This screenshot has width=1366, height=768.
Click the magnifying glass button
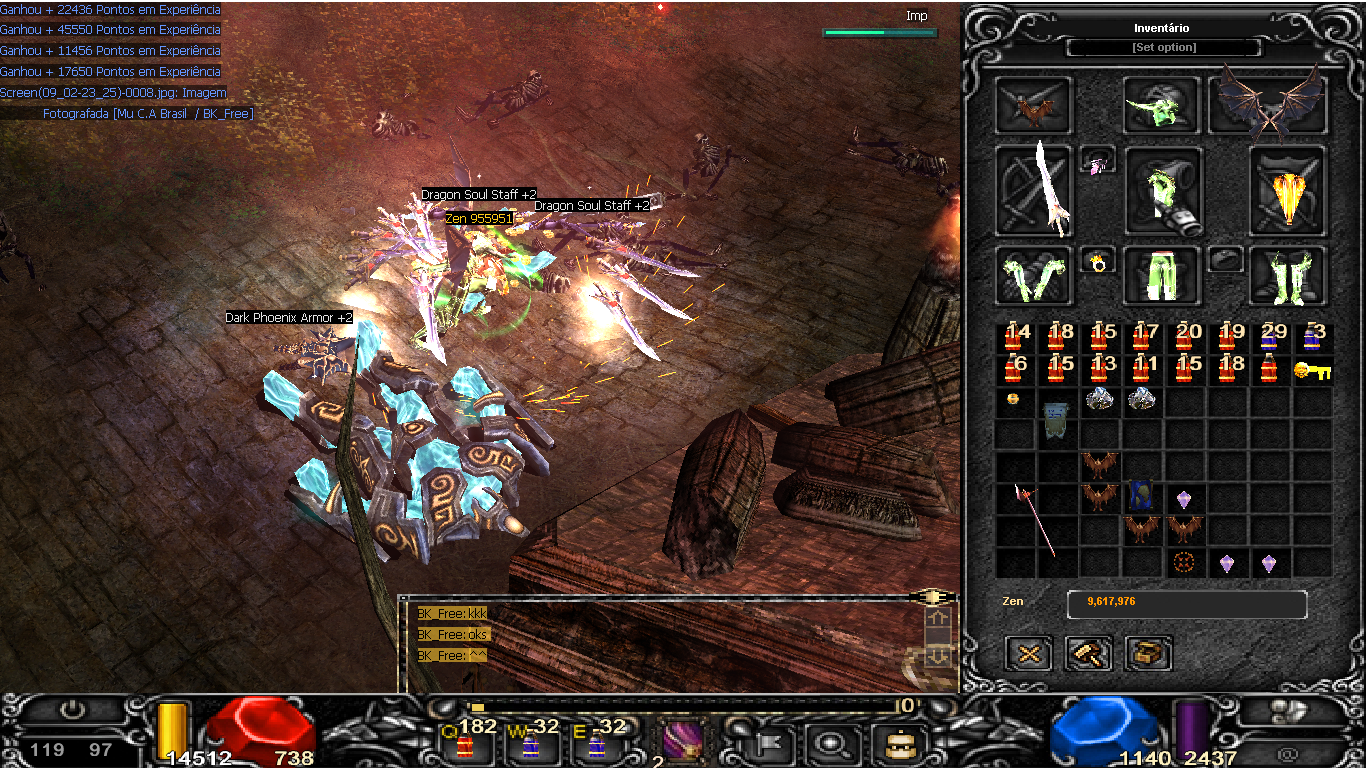point(829,743)
